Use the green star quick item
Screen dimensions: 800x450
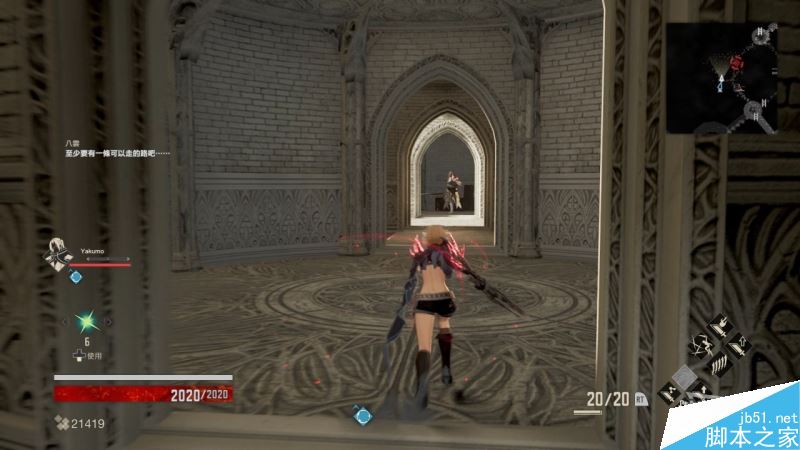(87, 321)
